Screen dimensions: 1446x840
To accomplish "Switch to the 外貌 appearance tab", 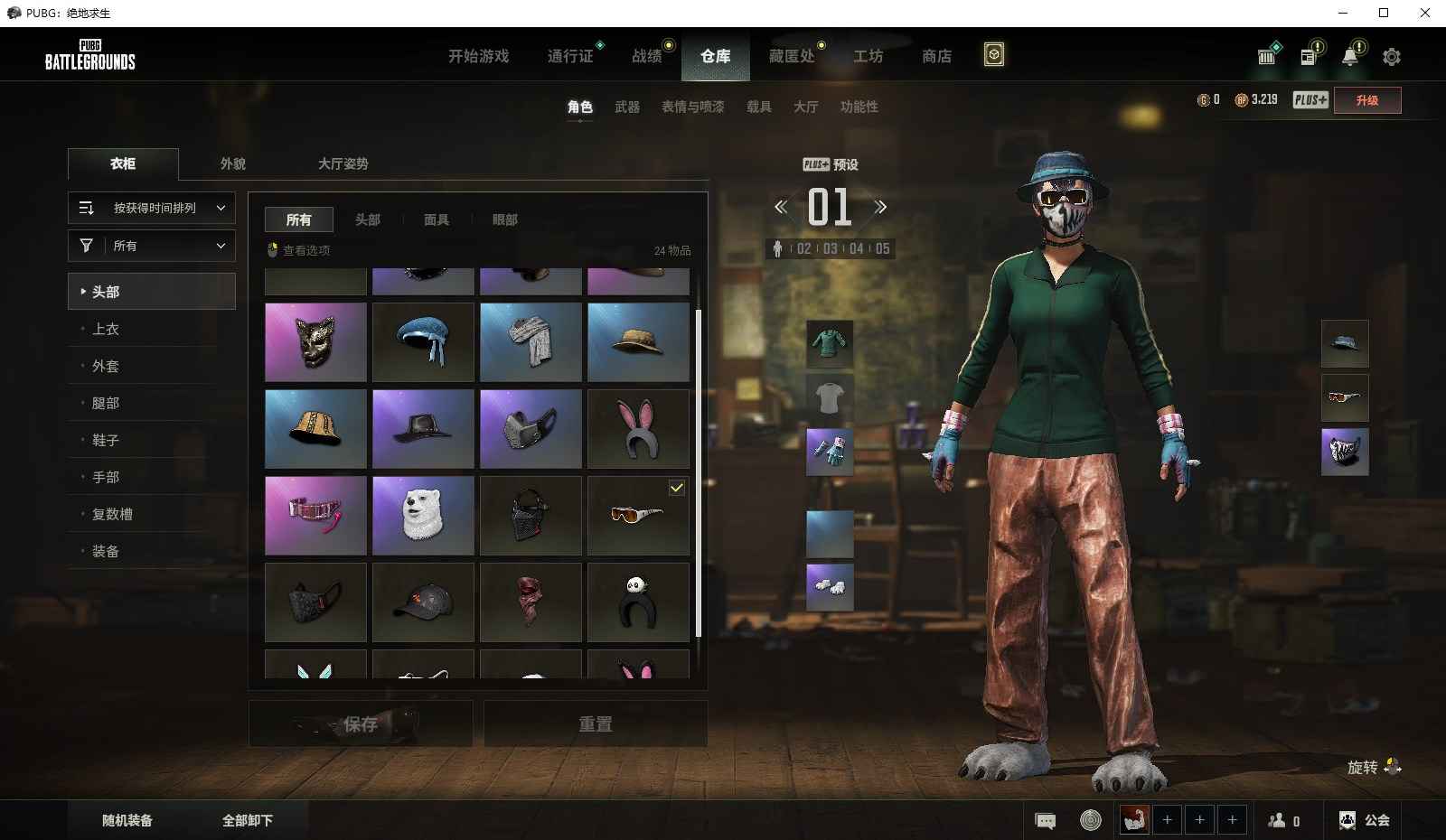I will coord(233,163).
